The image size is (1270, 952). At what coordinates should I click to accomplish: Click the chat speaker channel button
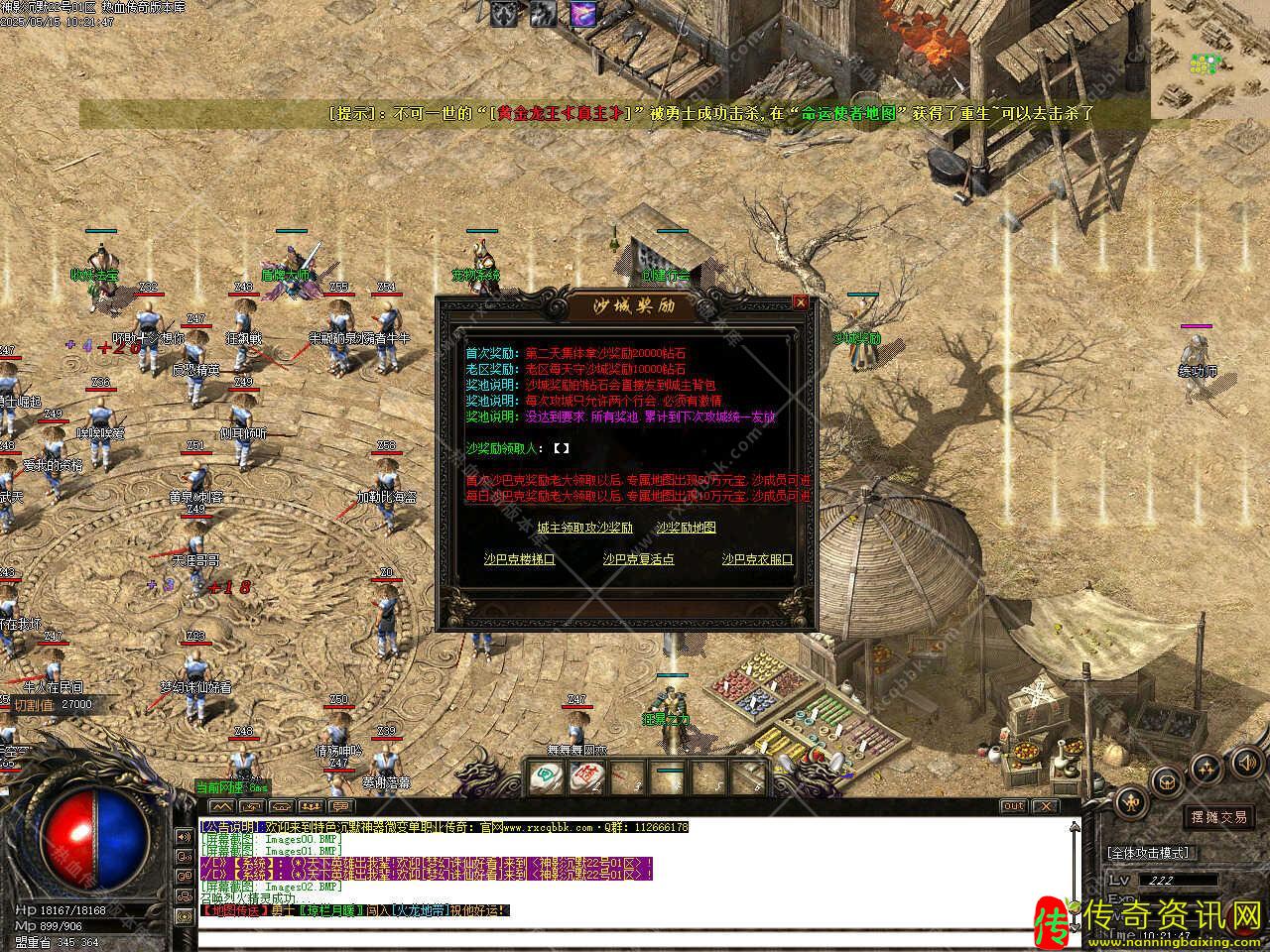point(184,837)
